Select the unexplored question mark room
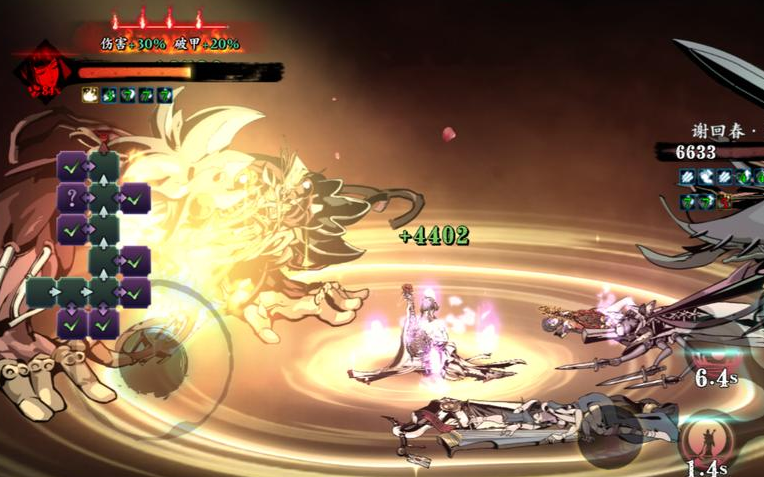764x477 pixels. [71, 198]
